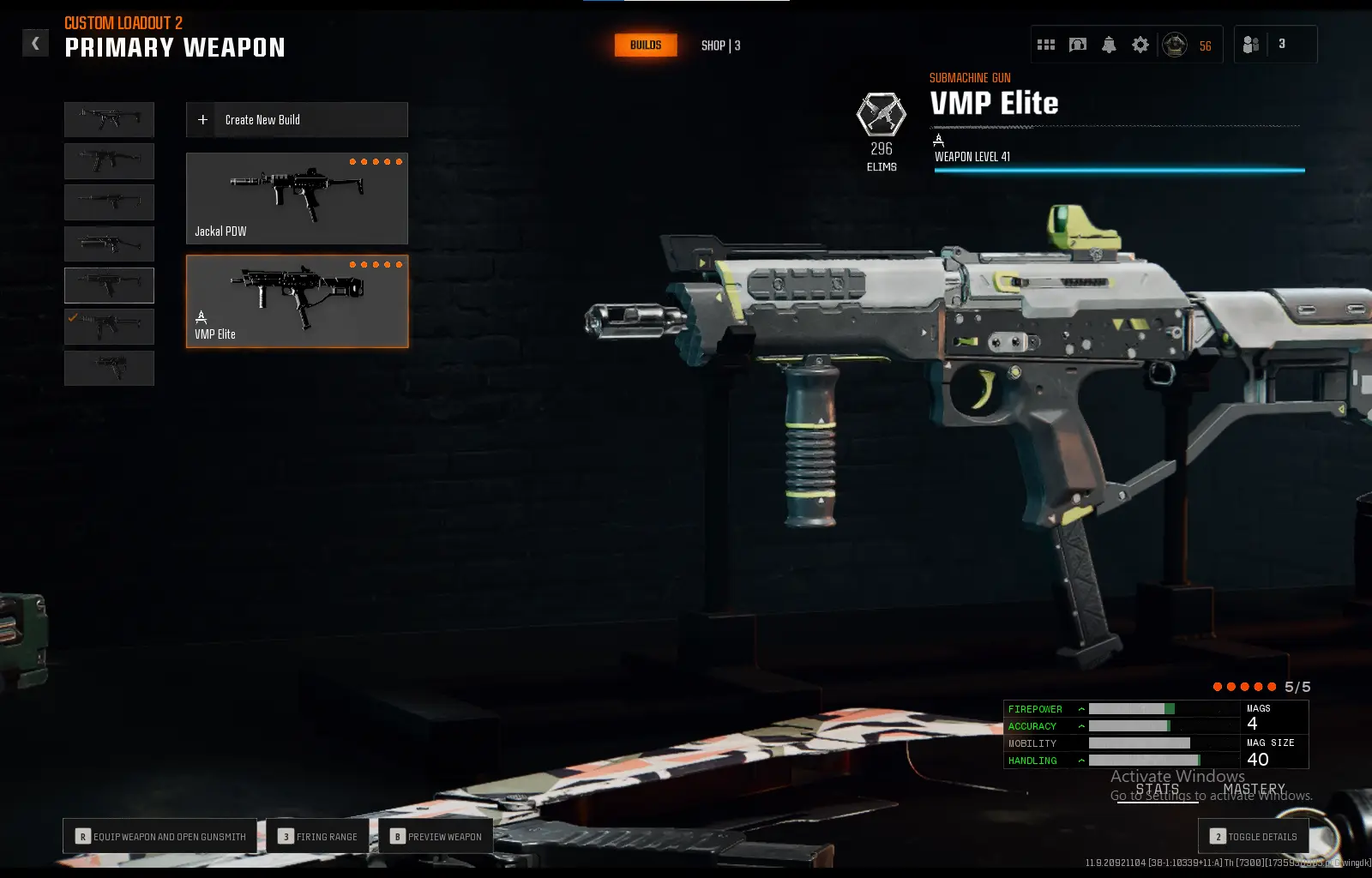The width and height of the screenshot is (1372, 878).
Task: Create a new build
Action: 297,120
